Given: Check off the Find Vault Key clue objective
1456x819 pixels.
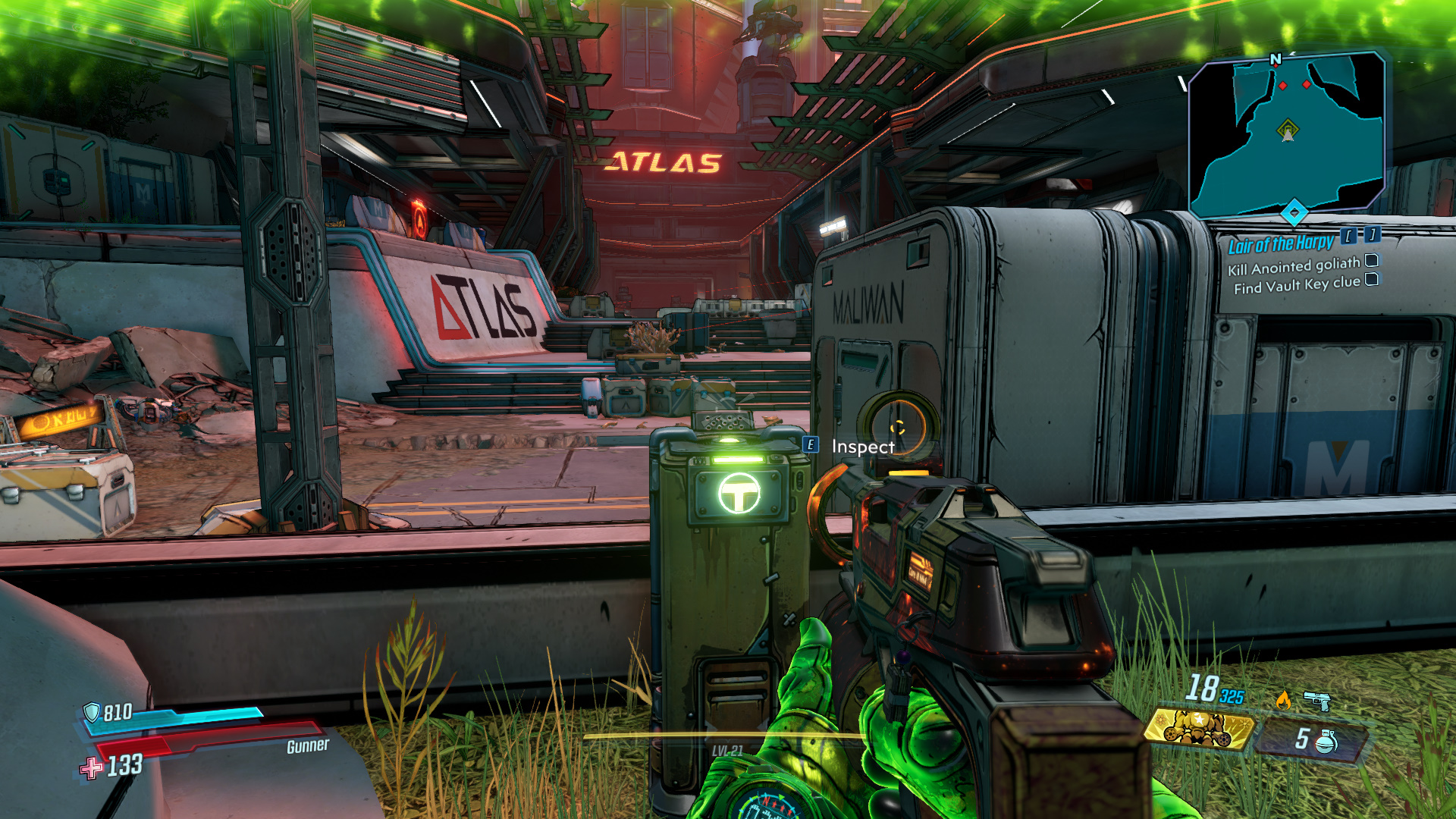Looking at the screenshot, I should click(1371, 281).
